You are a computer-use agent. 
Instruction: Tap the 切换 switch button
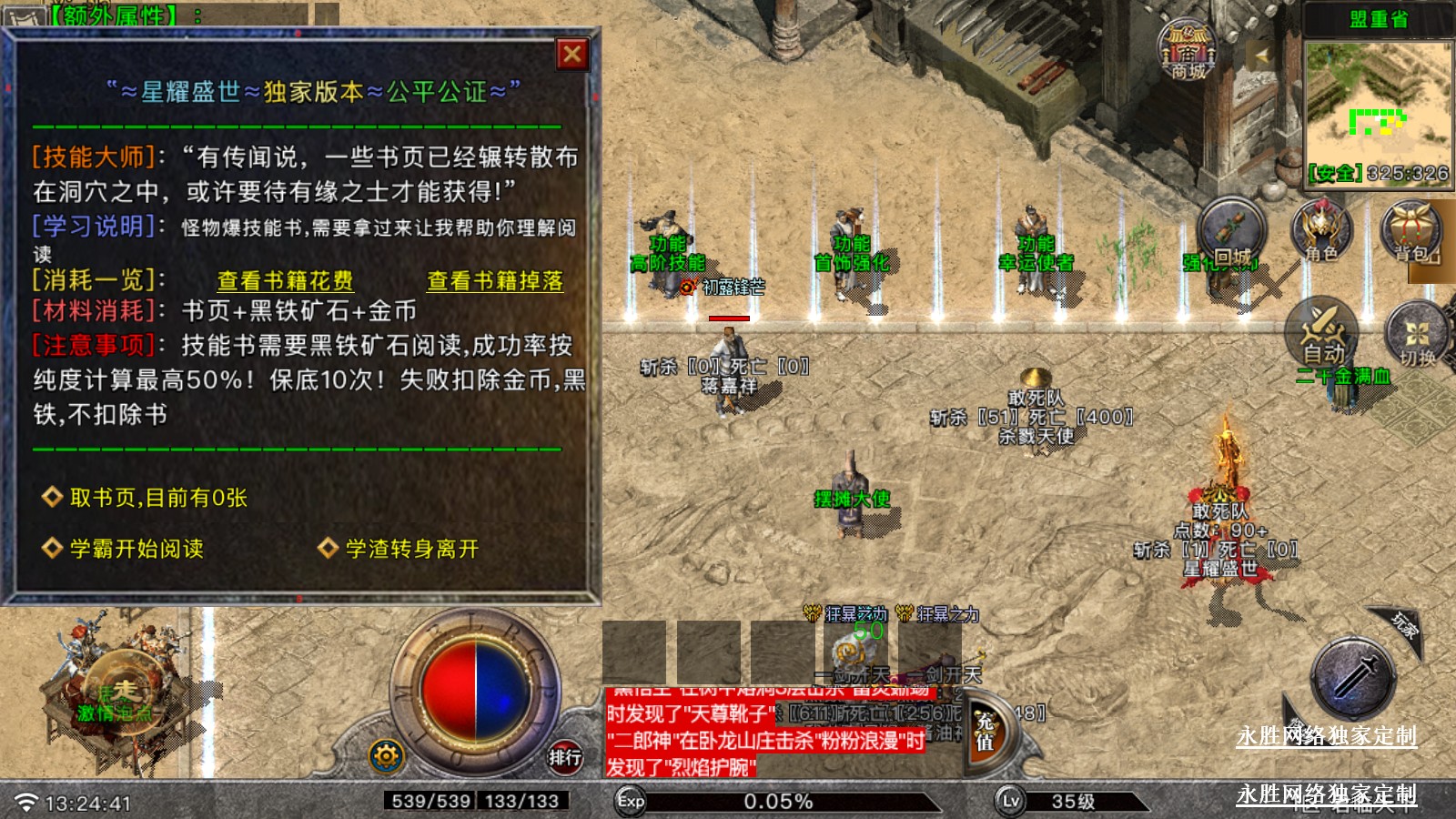pos(1417,336)
